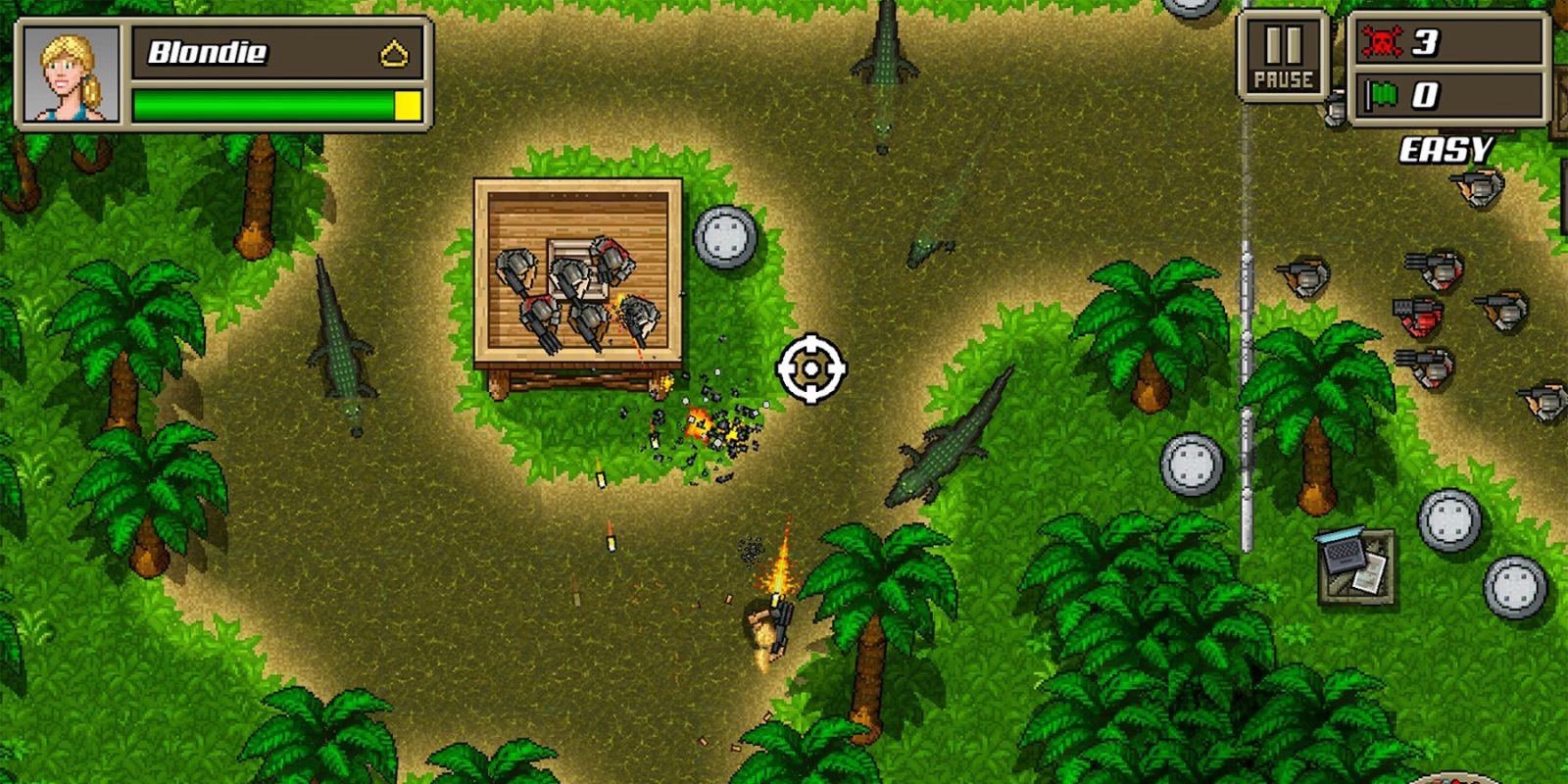The height and width of the screenshot is (784, 1568).
Task: Click the gold rank chevron beside Blondie's name
Action: coord(393,54)
